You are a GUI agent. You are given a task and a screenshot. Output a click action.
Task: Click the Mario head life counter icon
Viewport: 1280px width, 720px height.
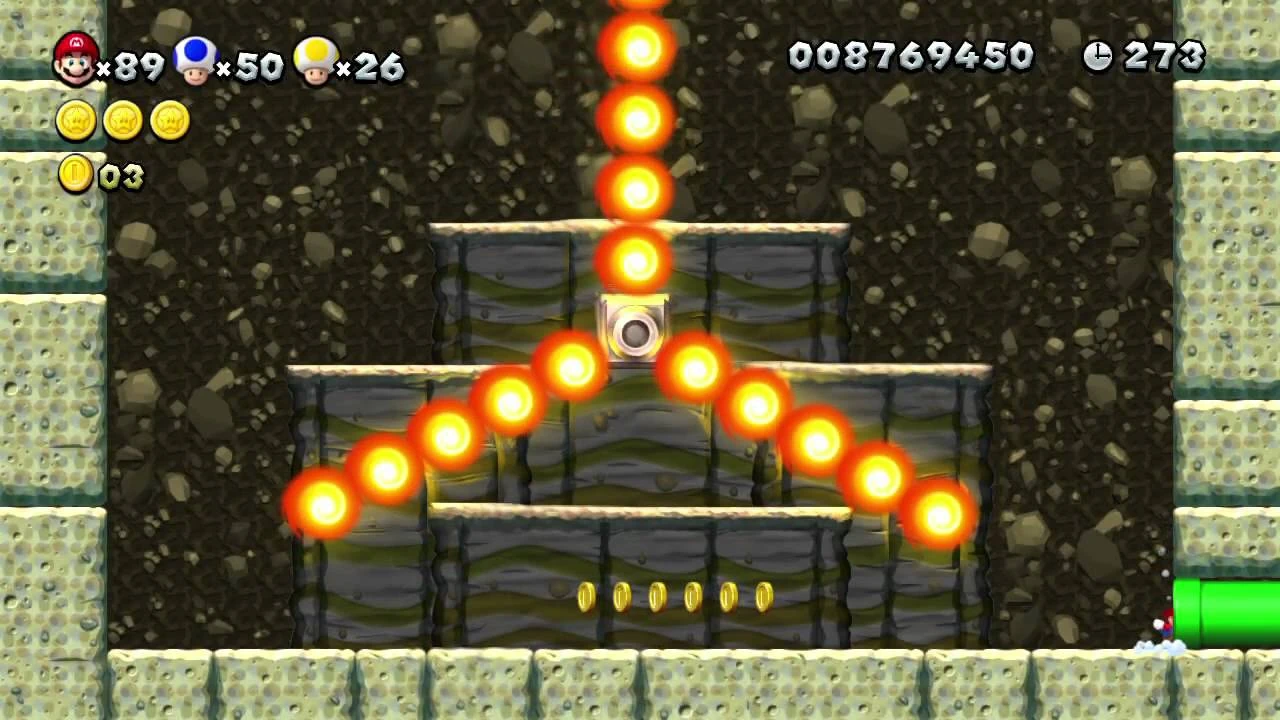pyautogui.click(x=75, y=57)
